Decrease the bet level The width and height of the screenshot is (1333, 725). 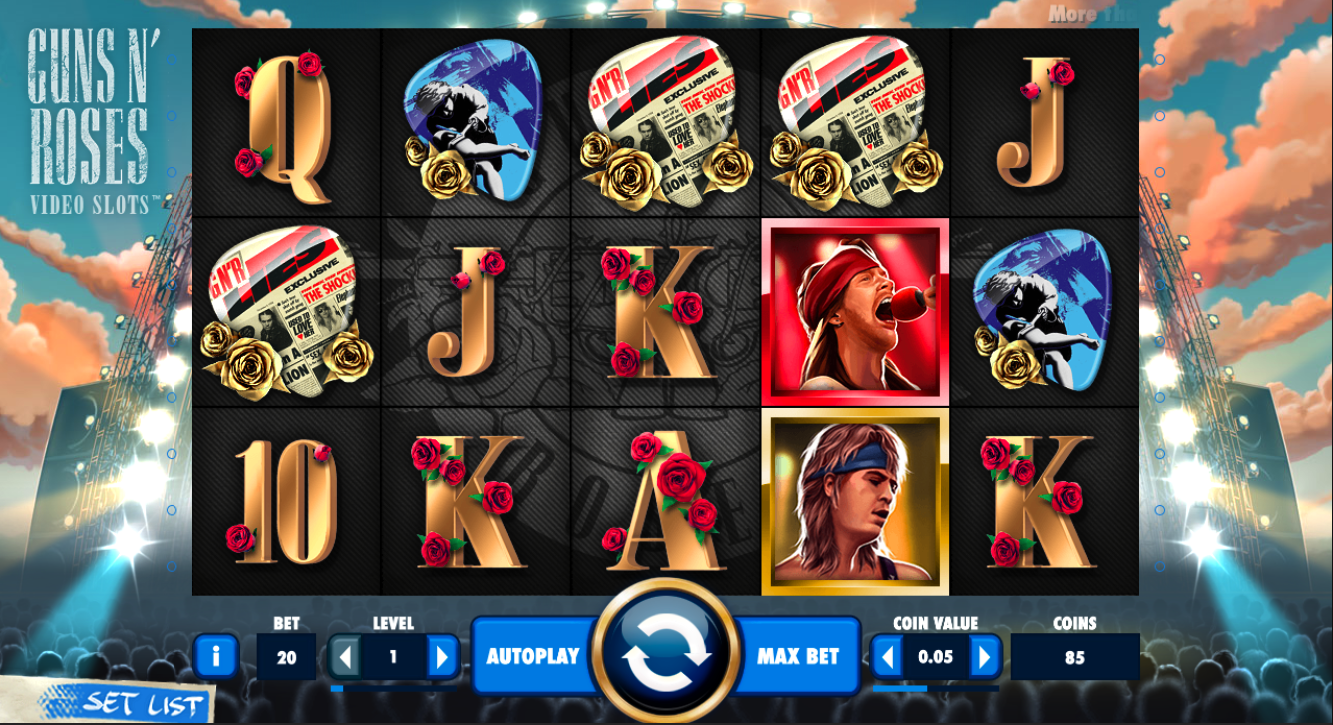346,657
